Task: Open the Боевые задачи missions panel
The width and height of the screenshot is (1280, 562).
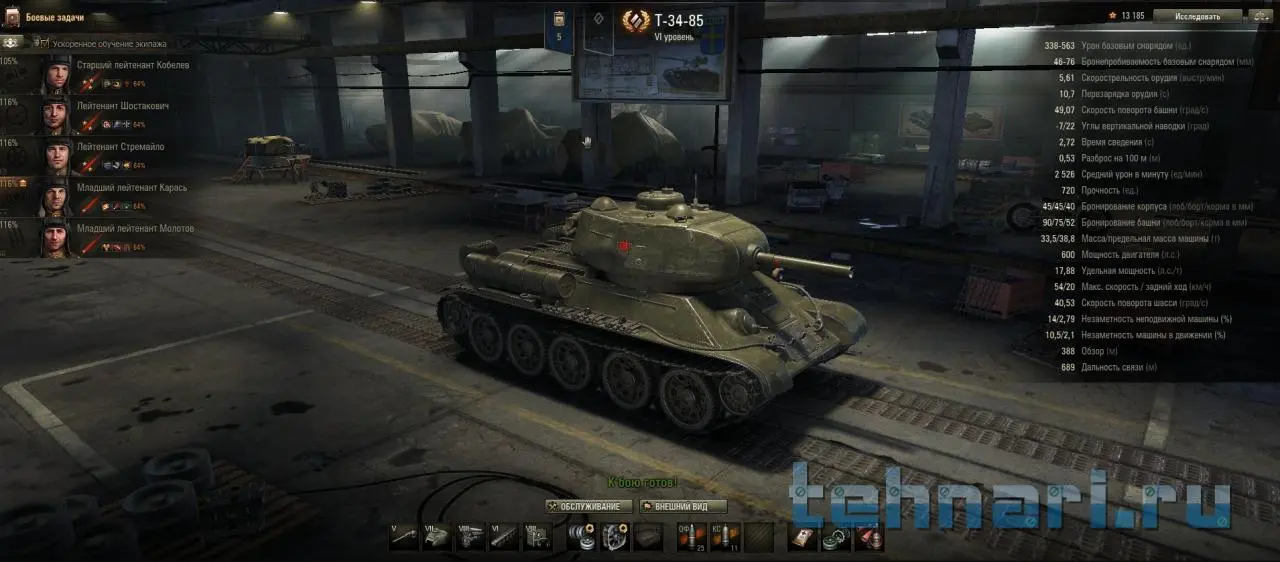Action: 55,17
